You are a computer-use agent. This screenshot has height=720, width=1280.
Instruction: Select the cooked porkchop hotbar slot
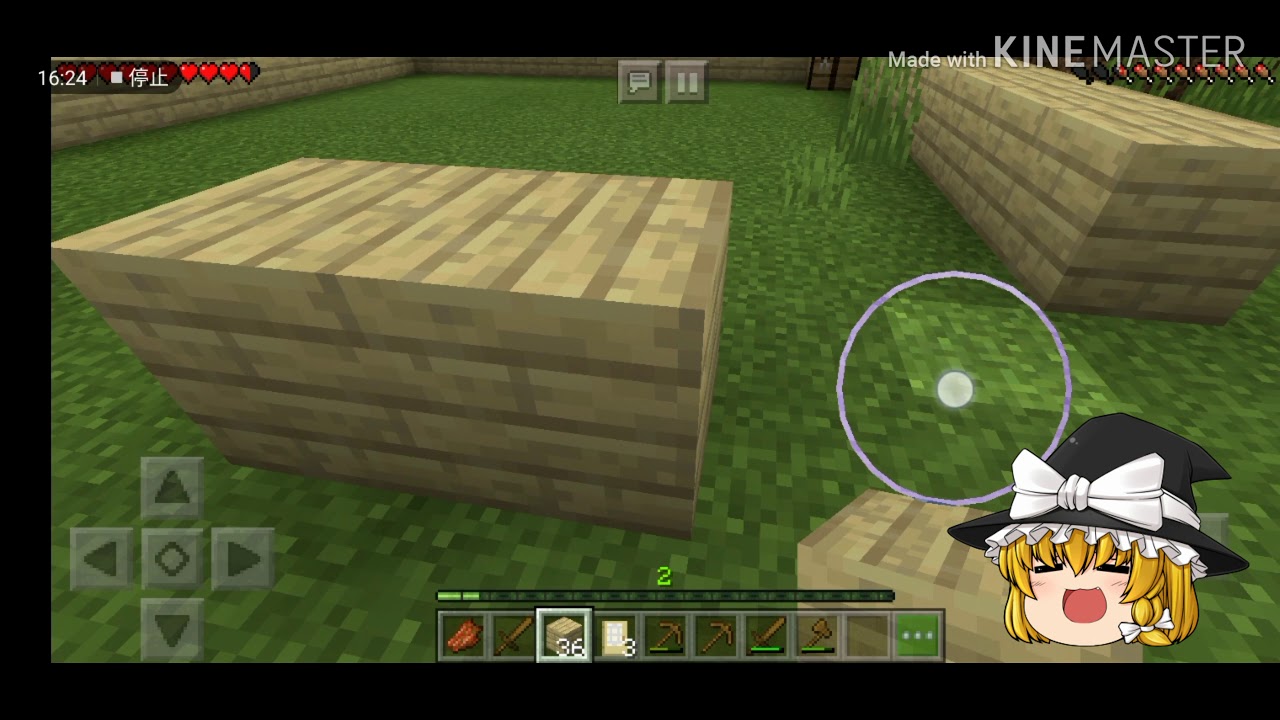(463, 632)
